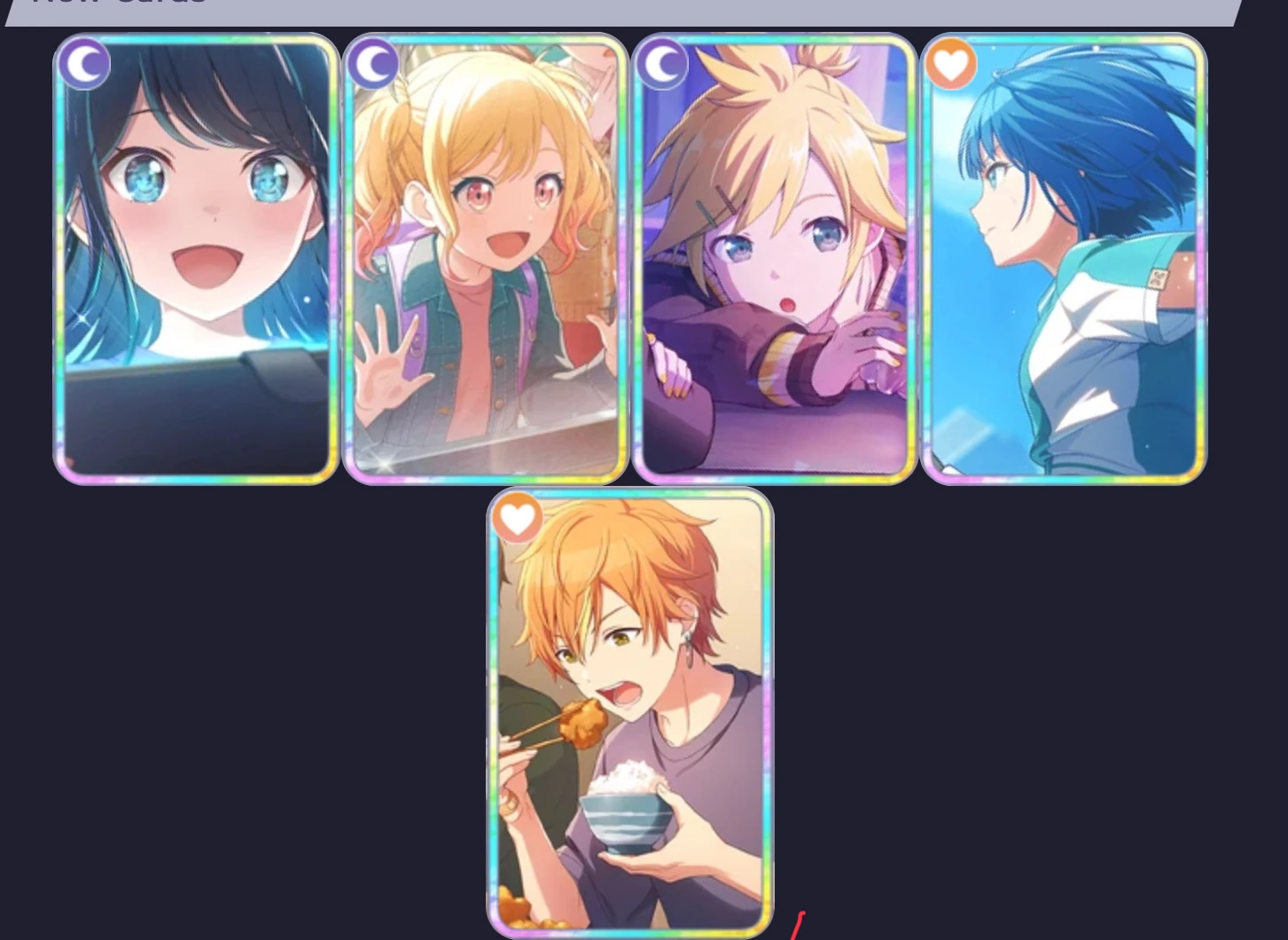
Task: Click the moon attribute icon on Saki's card
Action: click(373, 64)
